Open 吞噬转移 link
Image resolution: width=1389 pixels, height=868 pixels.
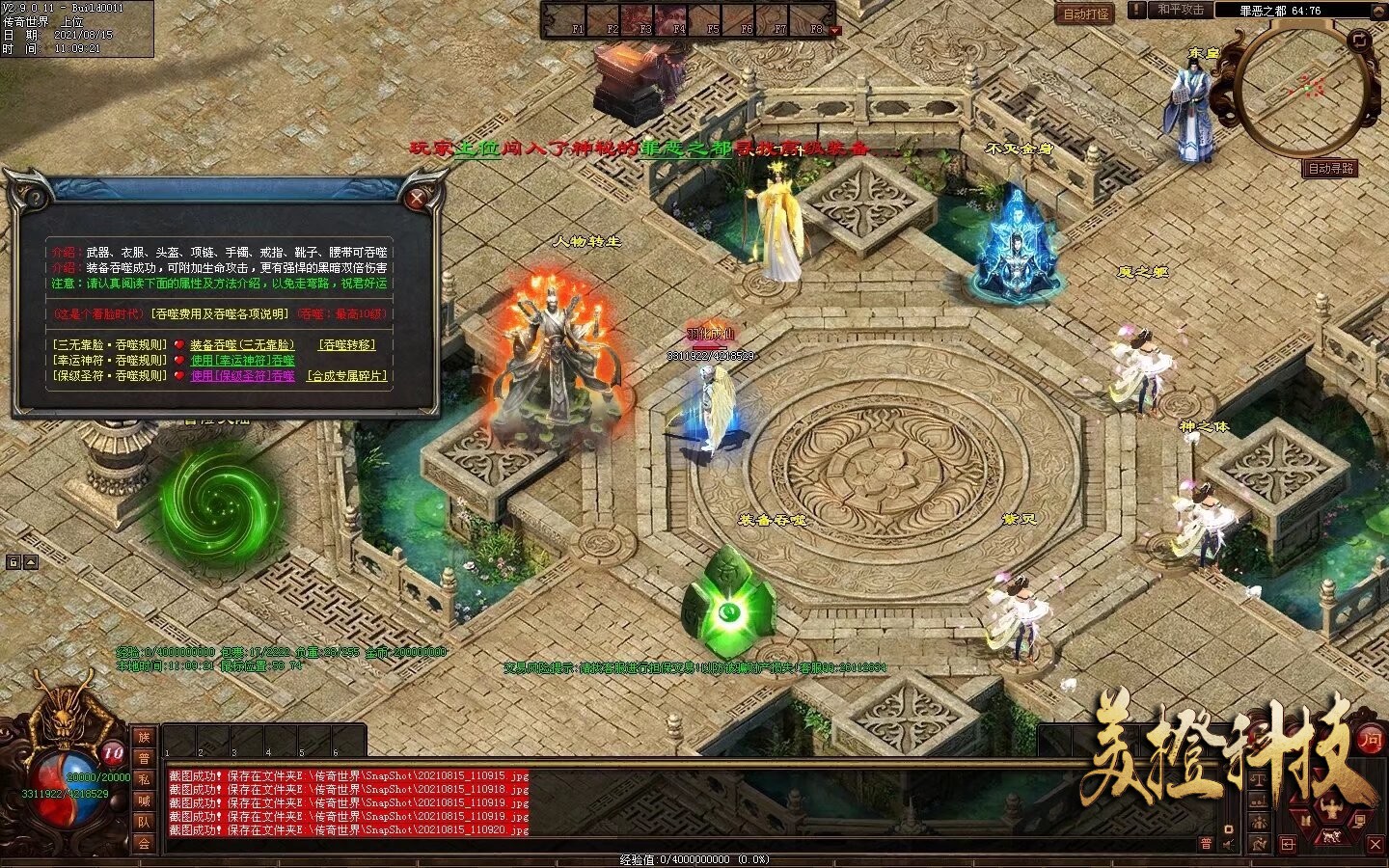347,344
